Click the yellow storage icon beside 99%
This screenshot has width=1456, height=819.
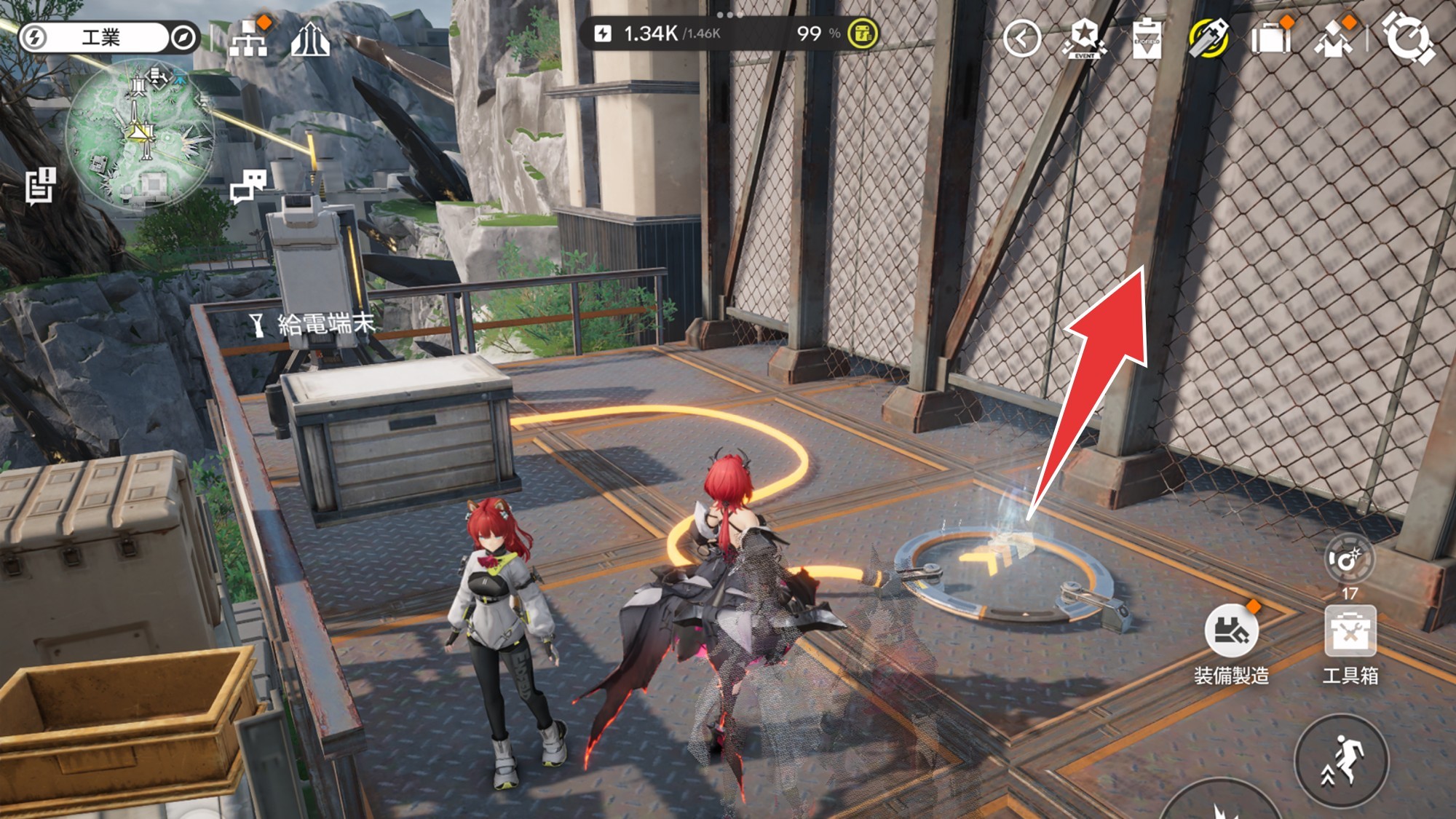(863, 33)
